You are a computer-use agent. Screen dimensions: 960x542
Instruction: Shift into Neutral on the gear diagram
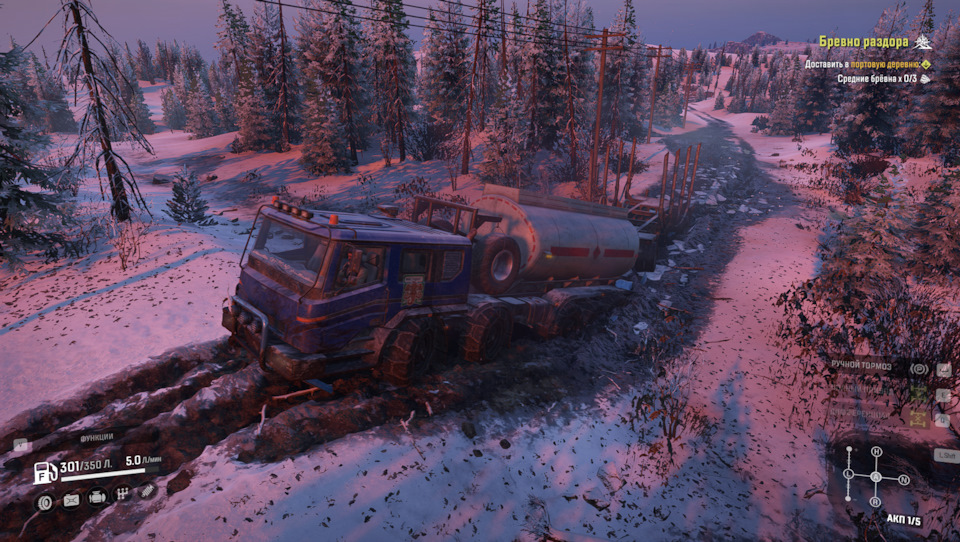pyautogui.click(x=904, y=479)
